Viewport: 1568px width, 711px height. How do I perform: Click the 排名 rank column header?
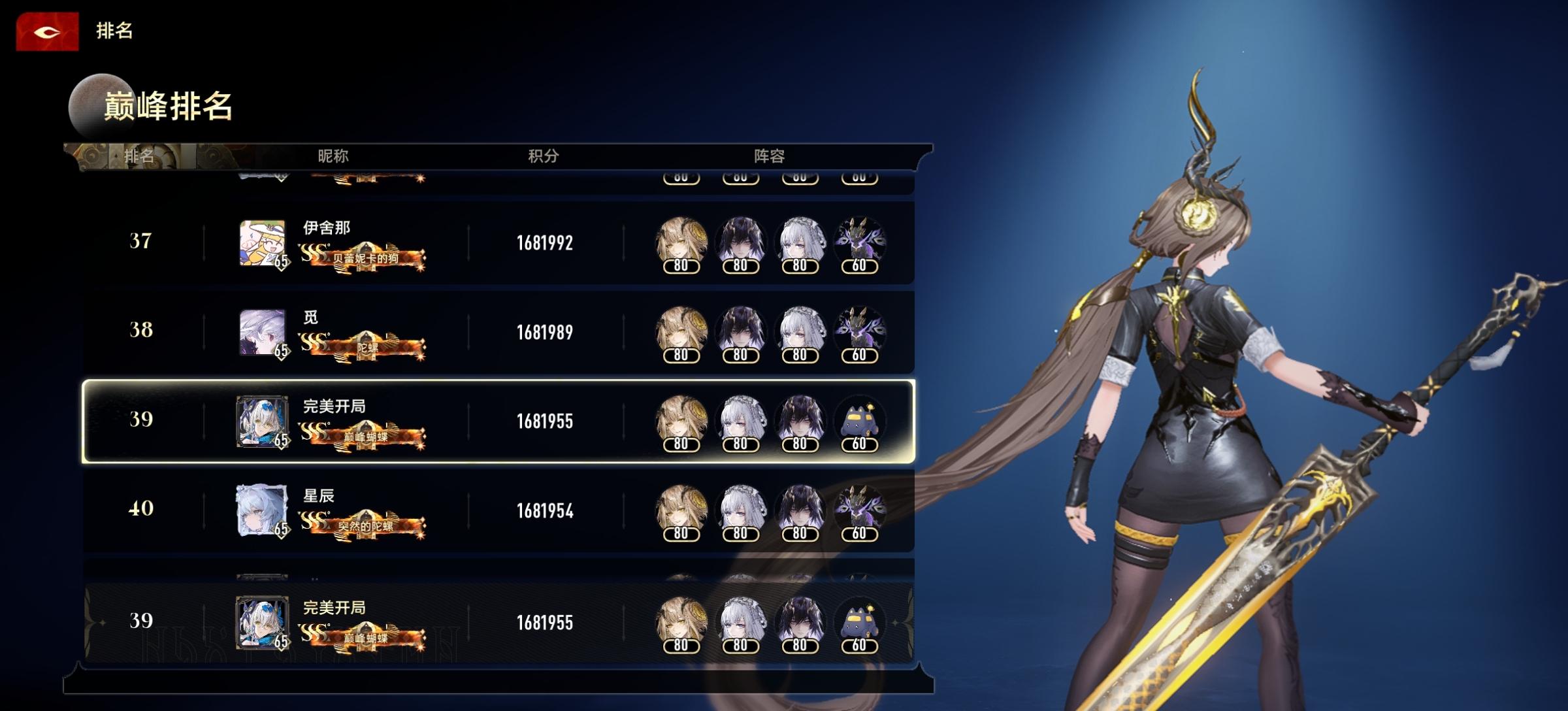pos(139,156)
